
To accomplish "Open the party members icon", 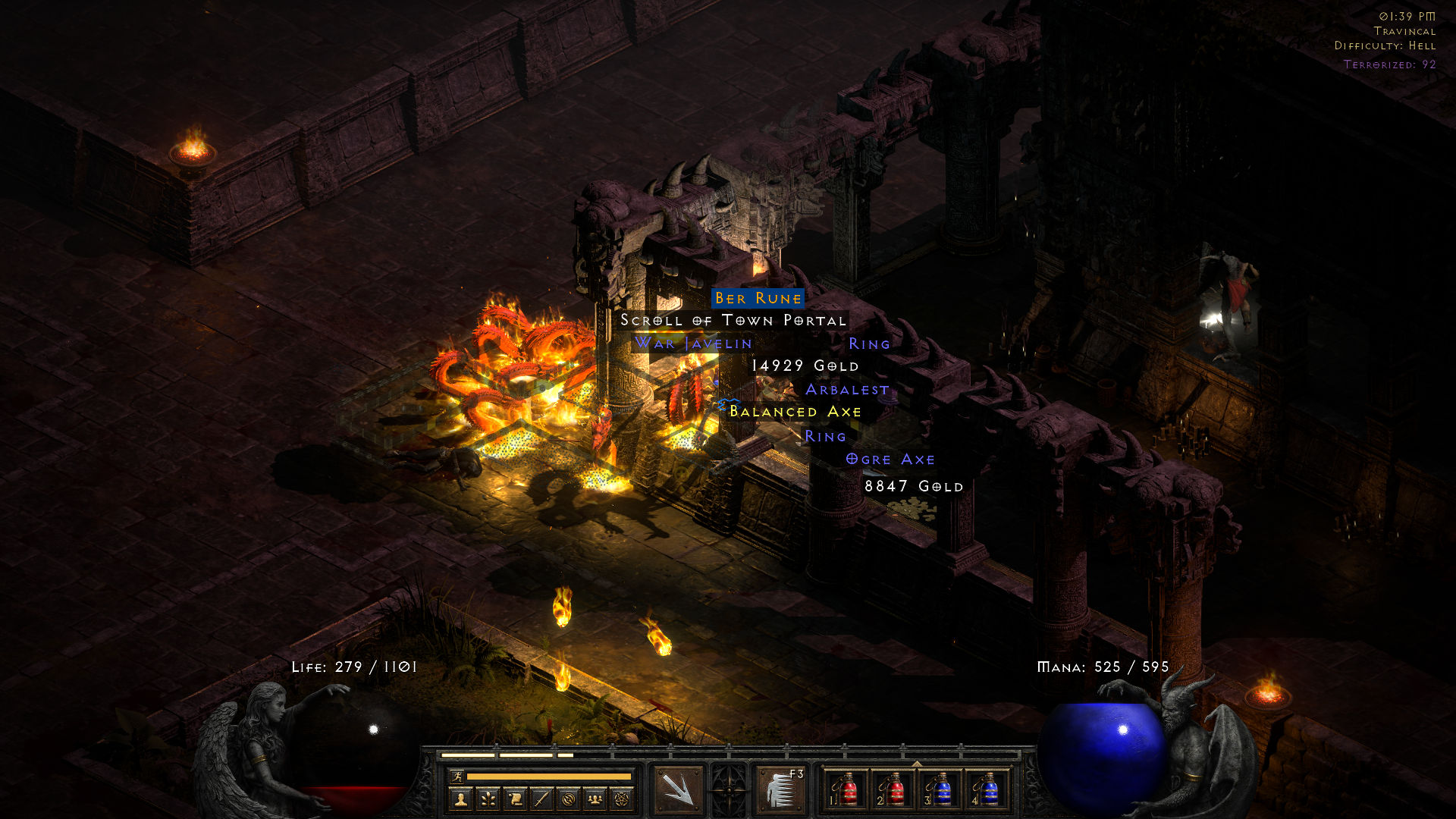I will pyautogui.click(x=595, y=799).
